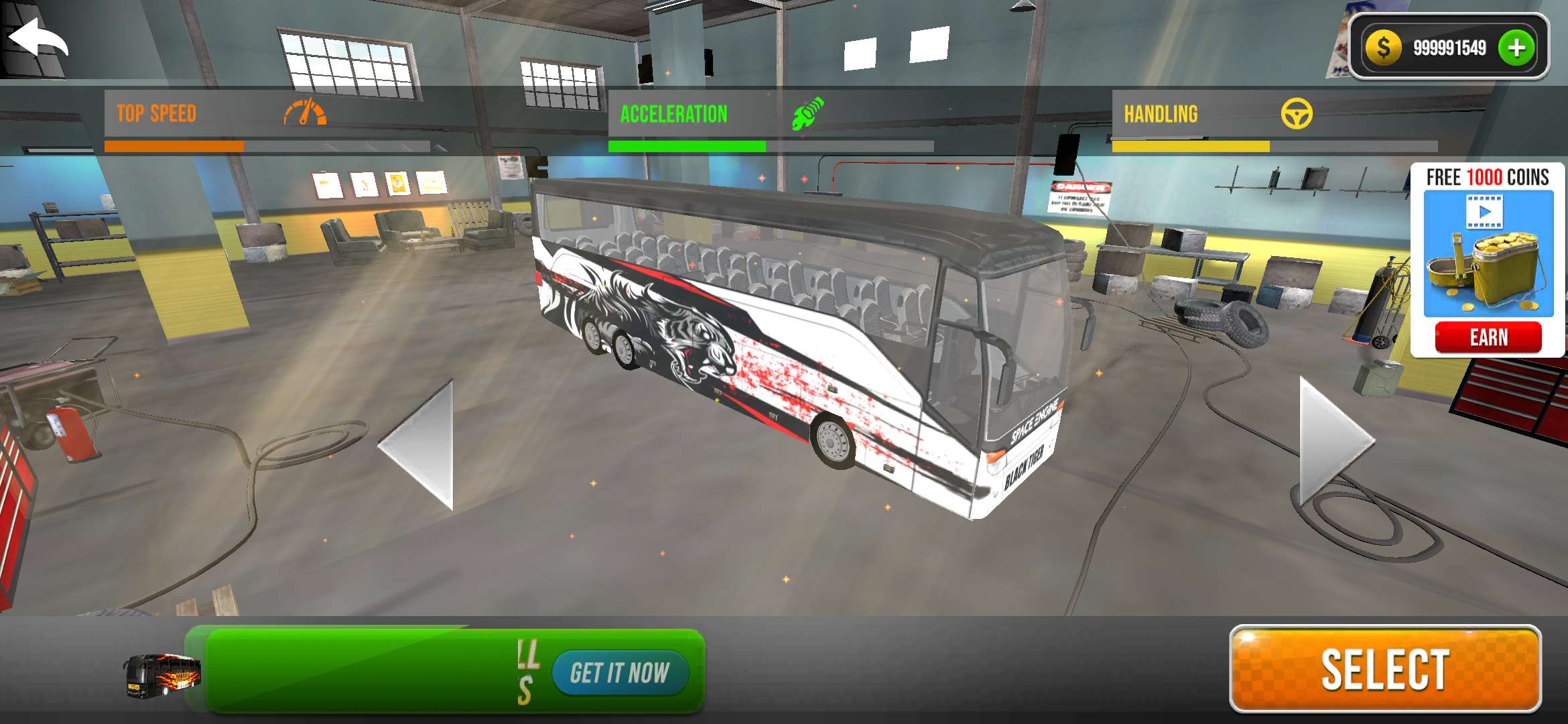
Task: Play the free coins video ad image
Action: [x=1488, y=253]
